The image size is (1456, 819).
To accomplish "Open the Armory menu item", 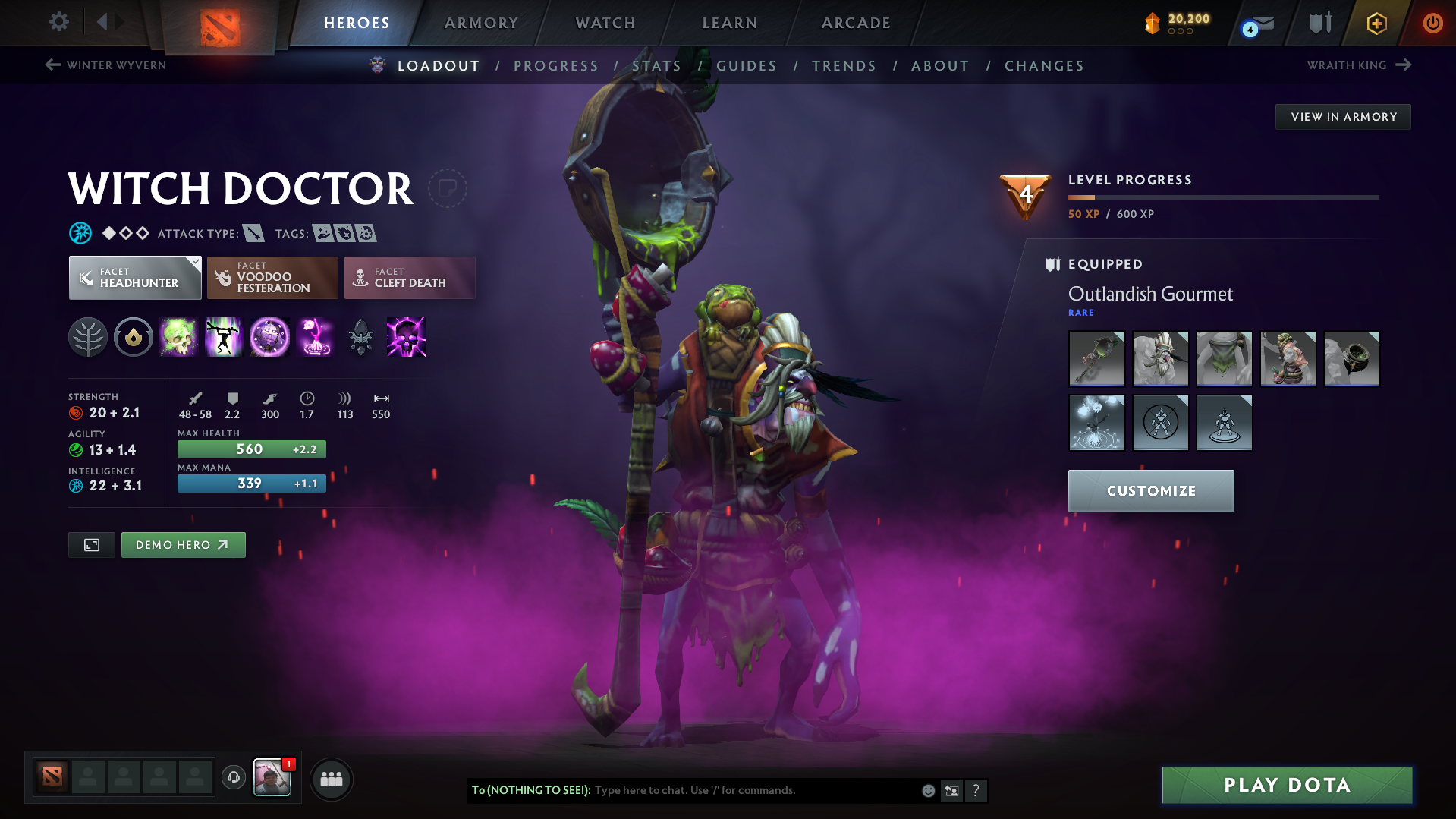I will (x=481, y=23).
